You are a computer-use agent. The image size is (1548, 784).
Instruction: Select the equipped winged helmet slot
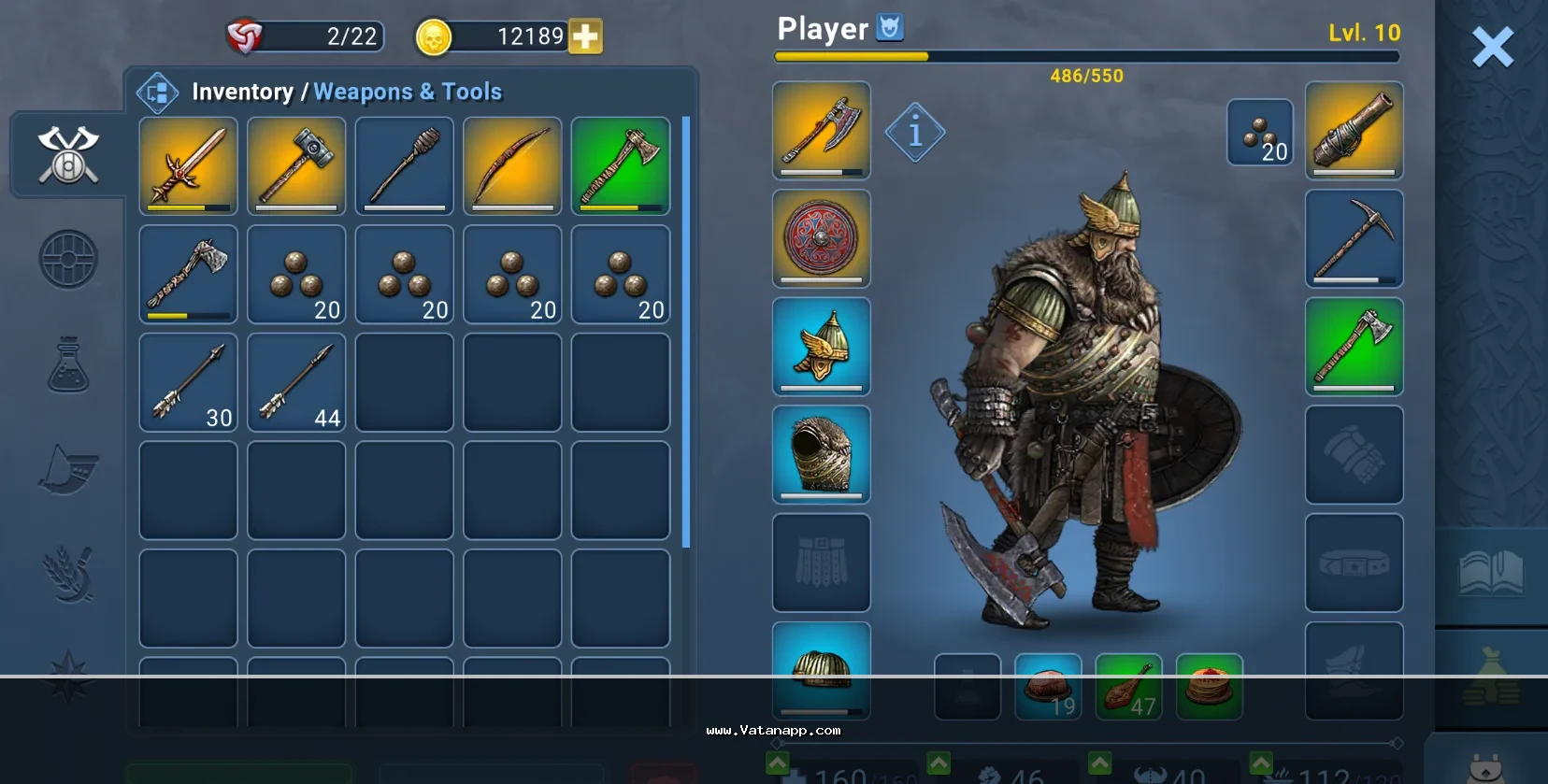pos(821,347)
